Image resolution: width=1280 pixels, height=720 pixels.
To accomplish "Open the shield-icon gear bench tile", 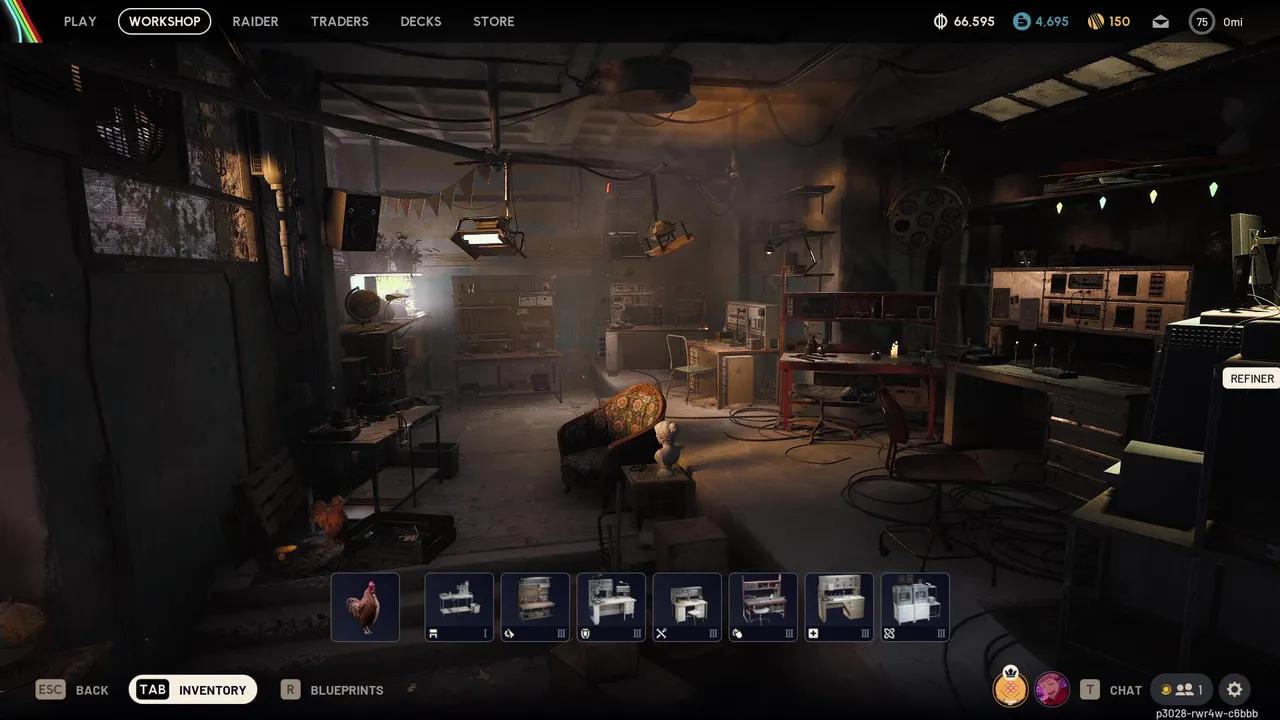I will 611,607.
